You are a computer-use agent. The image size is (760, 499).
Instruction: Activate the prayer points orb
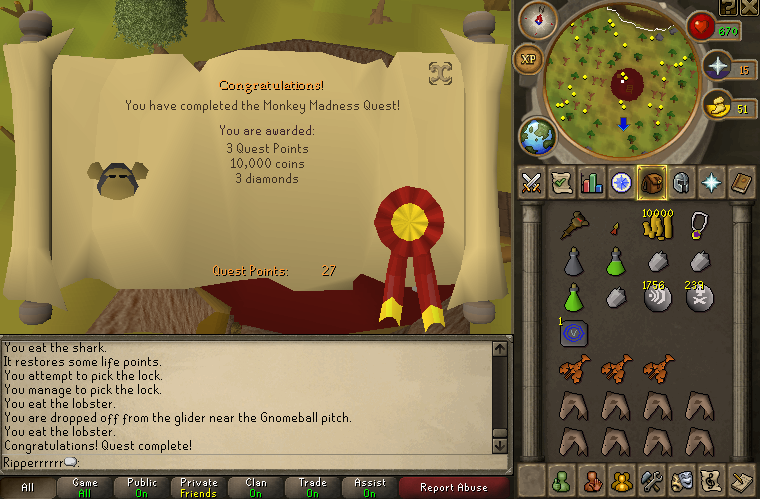(717, 68)
